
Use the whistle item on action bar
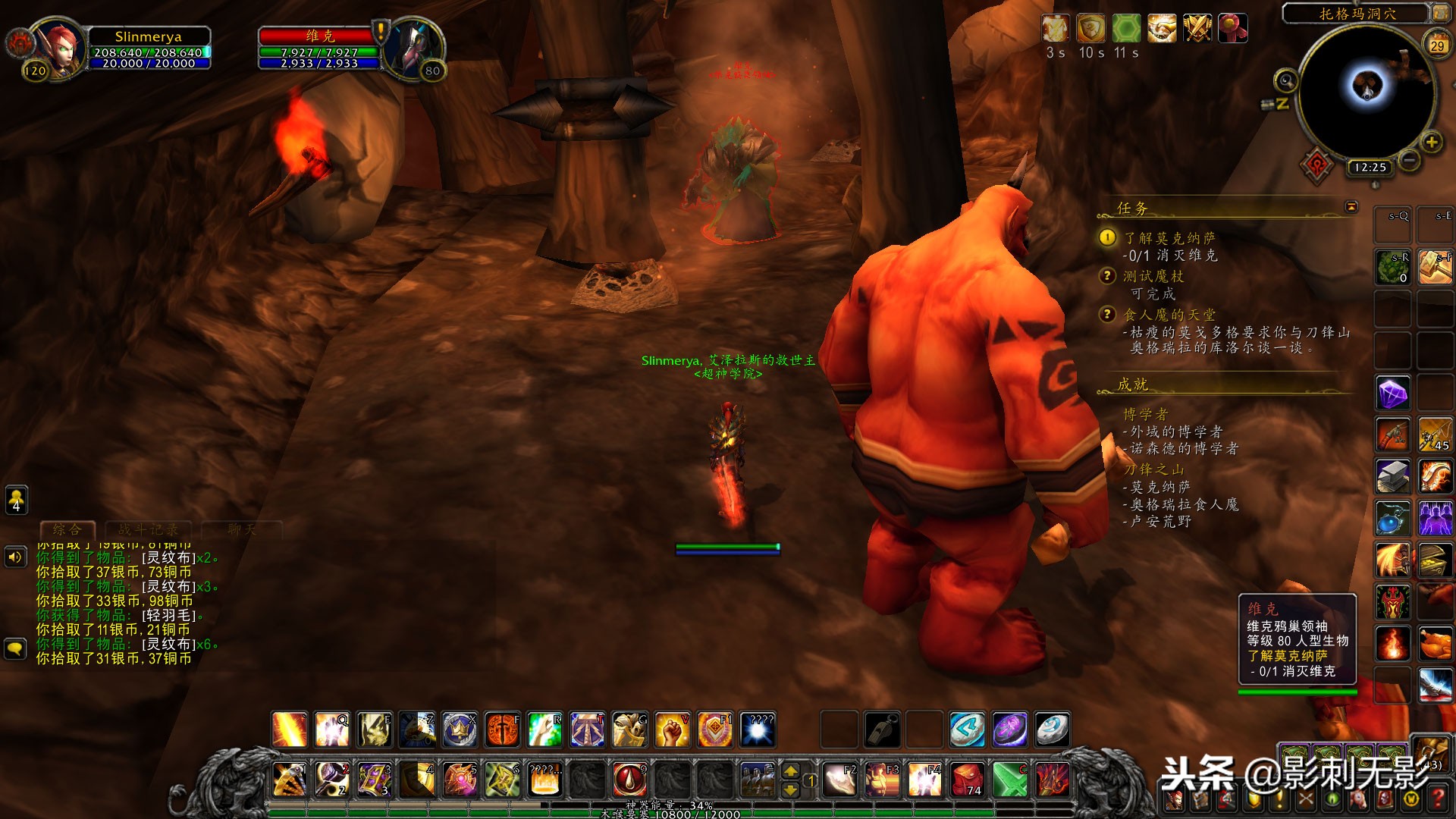click(x=883, y=730)
